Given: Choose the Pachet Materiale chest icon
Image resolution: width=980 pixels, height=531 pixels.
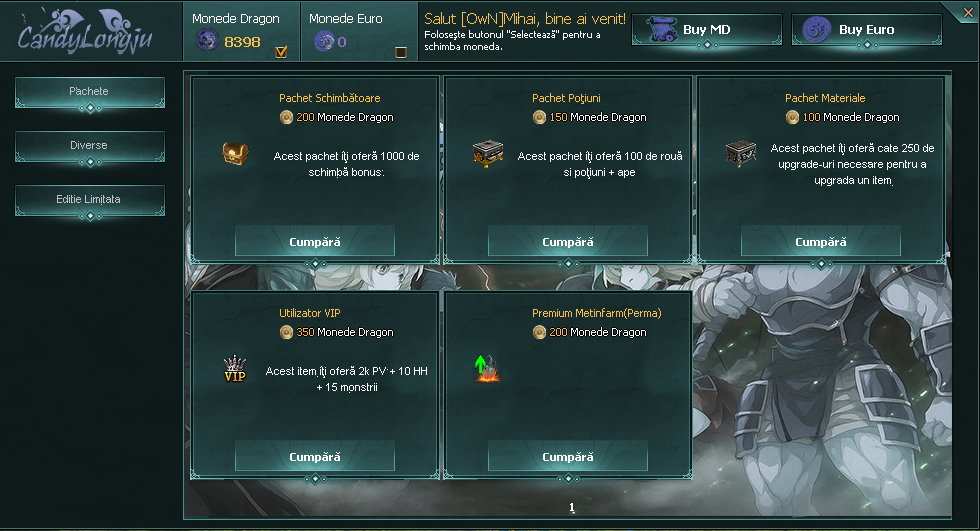Looking at the screenshot, I should point(740,154).
